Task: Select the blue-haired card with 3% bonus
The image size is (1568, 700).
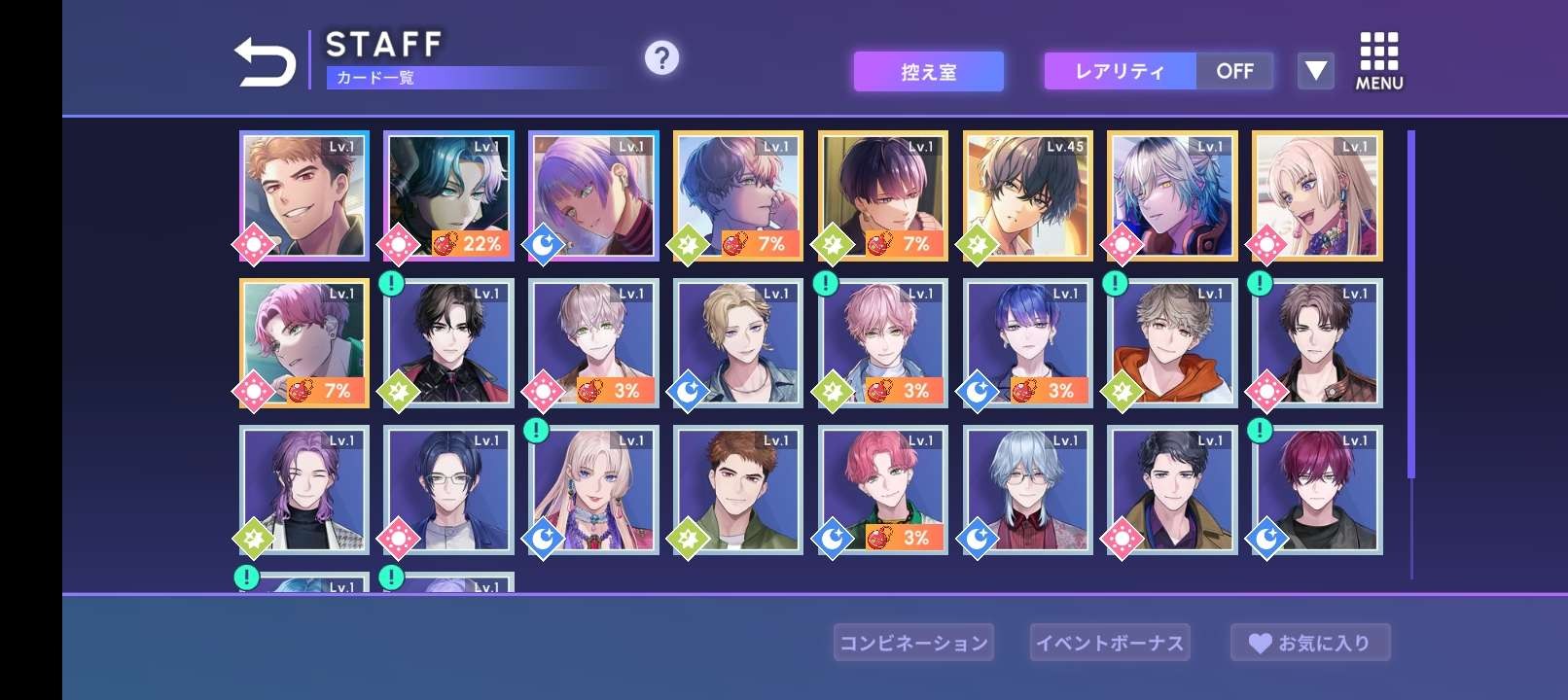Action: [1028, 342]
